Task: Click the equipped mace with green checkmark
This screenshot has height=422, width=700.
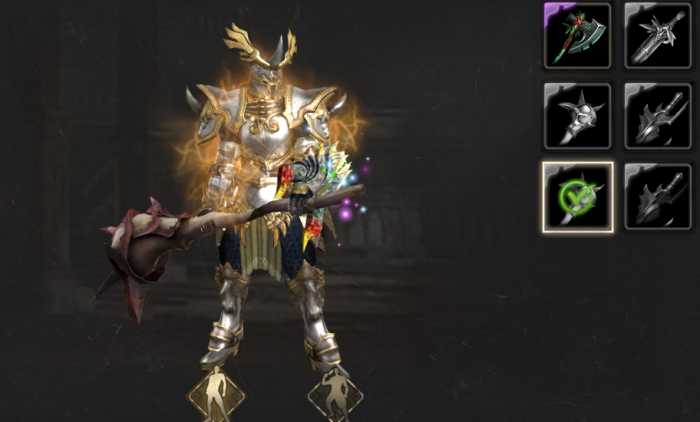Action: [x=577, y=197]
